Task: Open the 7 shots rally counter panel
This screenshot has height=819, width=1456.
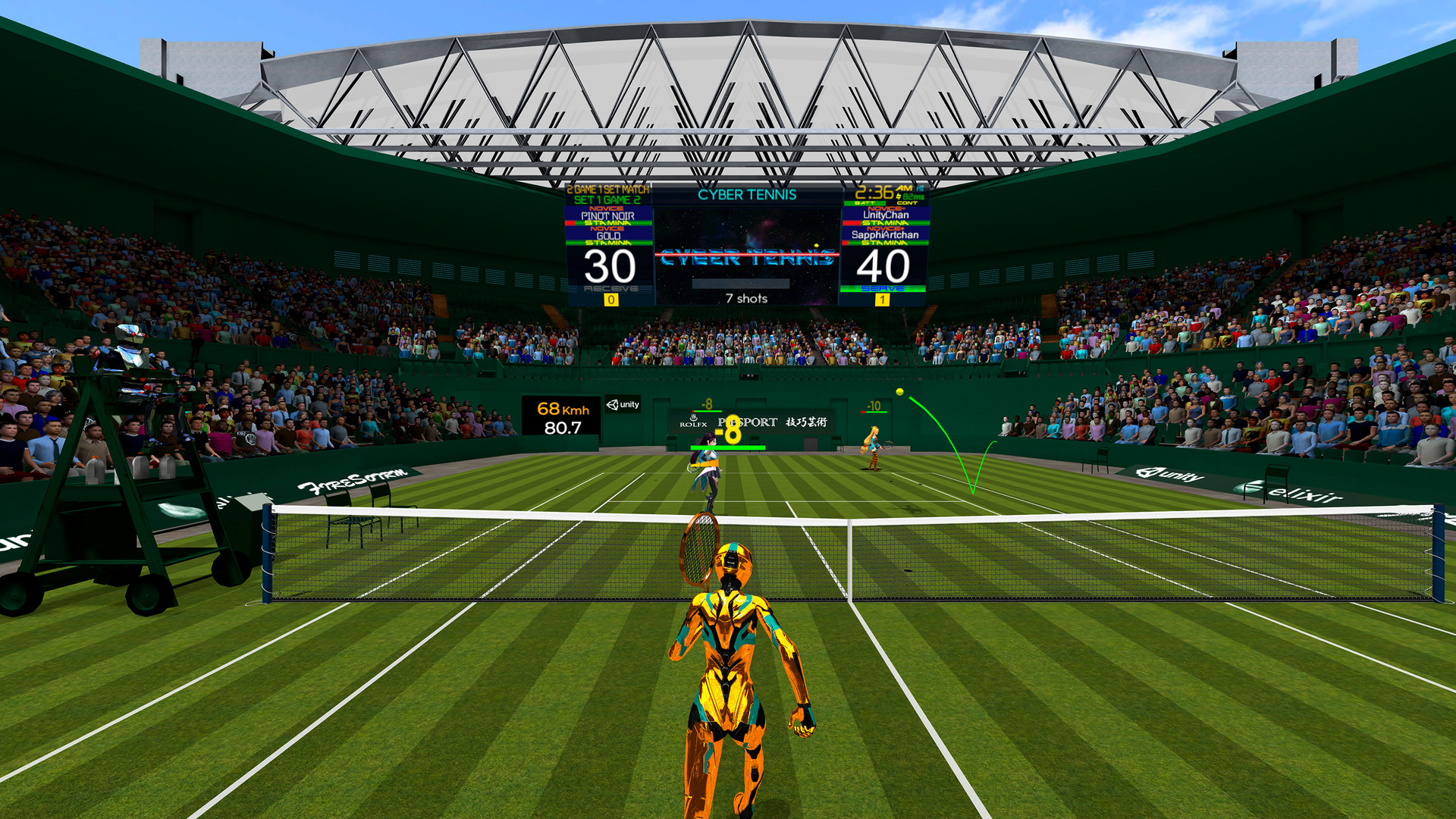Action: tap(747, 299)
